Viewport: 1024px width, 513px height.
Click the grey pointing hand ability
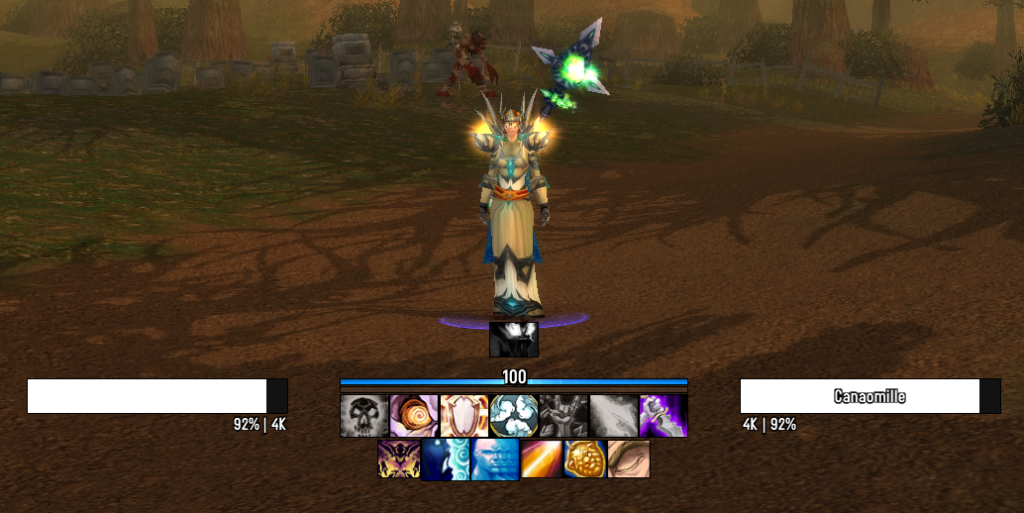tap(614, 416)
